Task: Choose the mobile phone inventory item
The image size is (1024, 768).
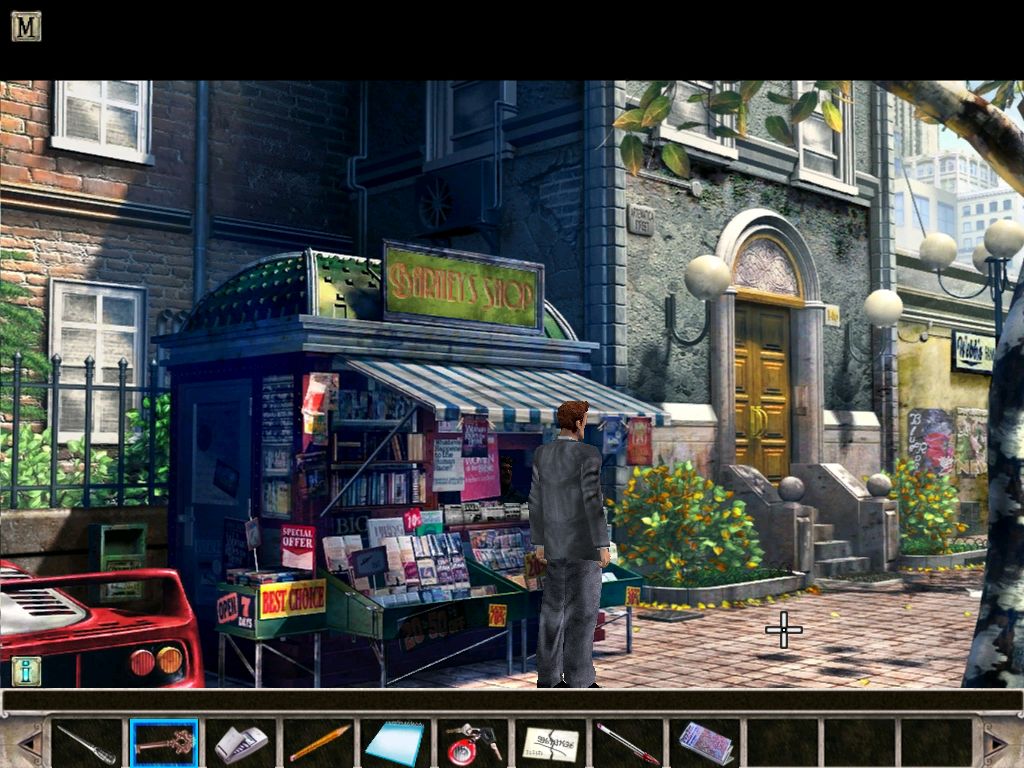Action: pos(241,743)
